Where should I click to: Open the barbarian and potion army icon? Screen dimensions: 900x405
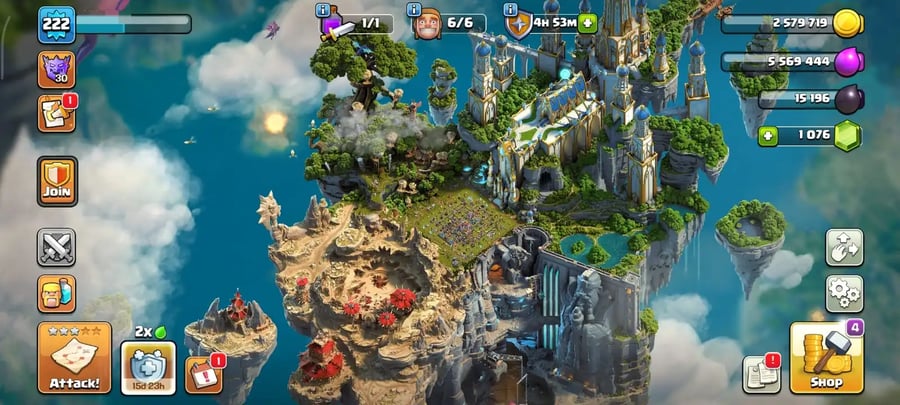coord(57,294)
